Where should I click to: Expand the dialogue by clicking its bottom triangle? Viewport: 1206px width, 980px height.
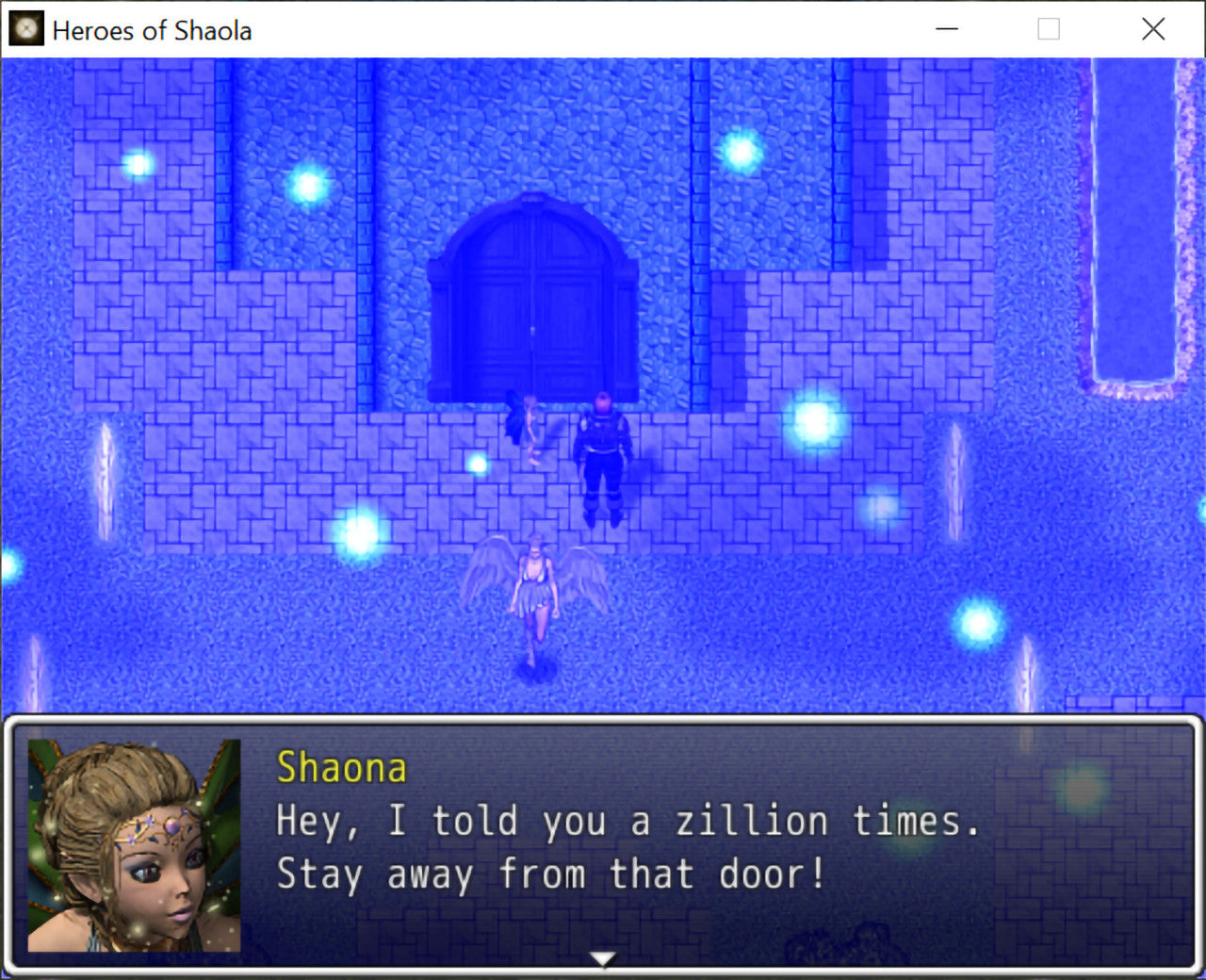pyautogui.click(x=601, y=957)
